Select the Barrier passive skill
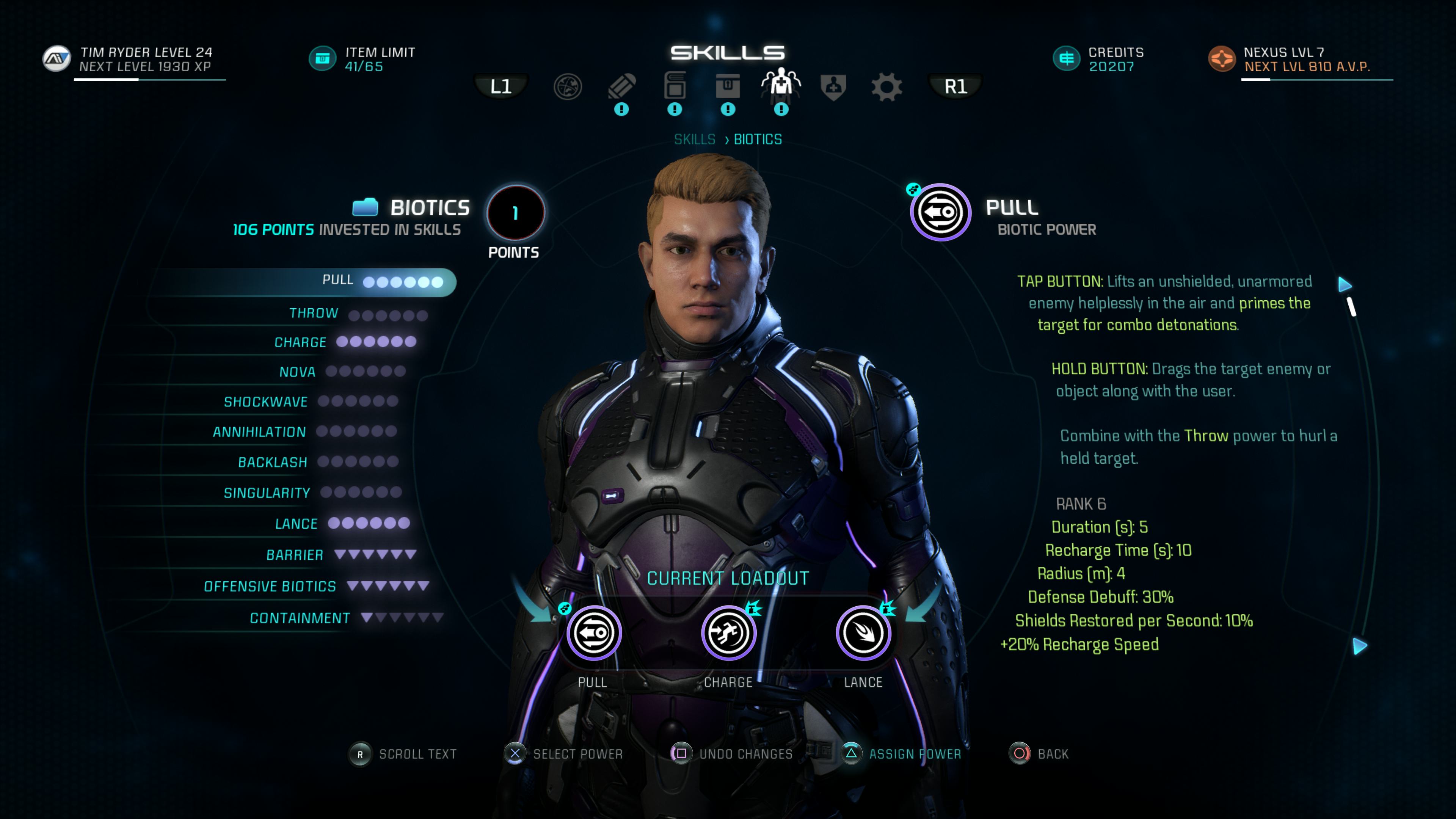1456x819 pixels. (x=295, y=555)
